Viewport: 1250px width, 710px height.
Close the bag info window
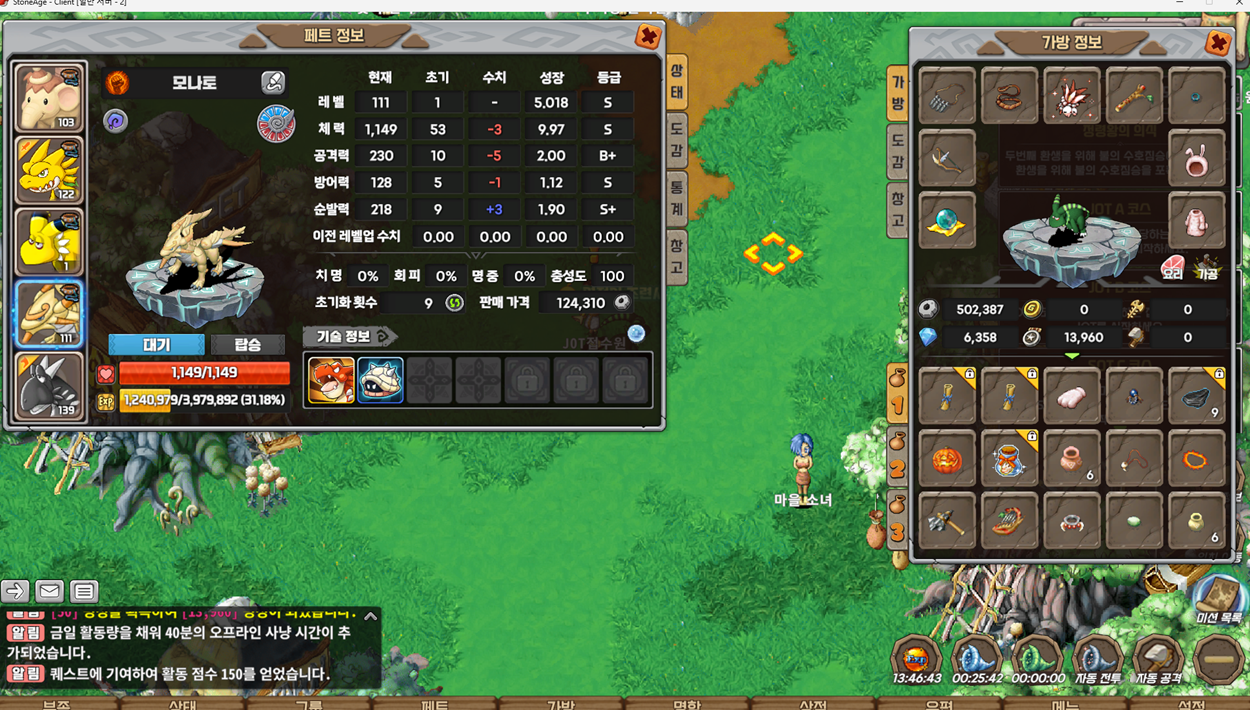tap(1217, 43)
